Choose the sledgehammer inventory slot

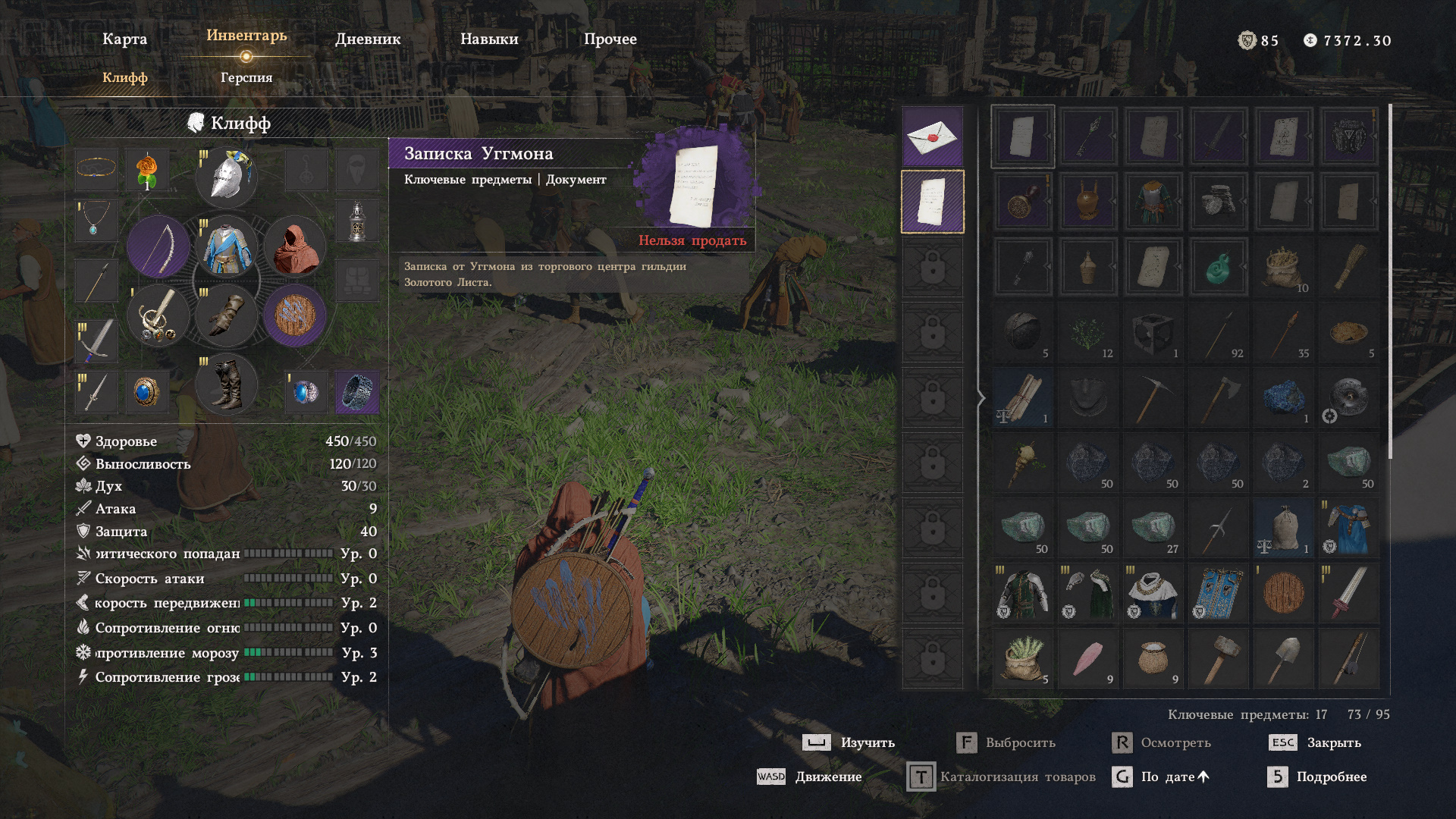[1218, 658]
